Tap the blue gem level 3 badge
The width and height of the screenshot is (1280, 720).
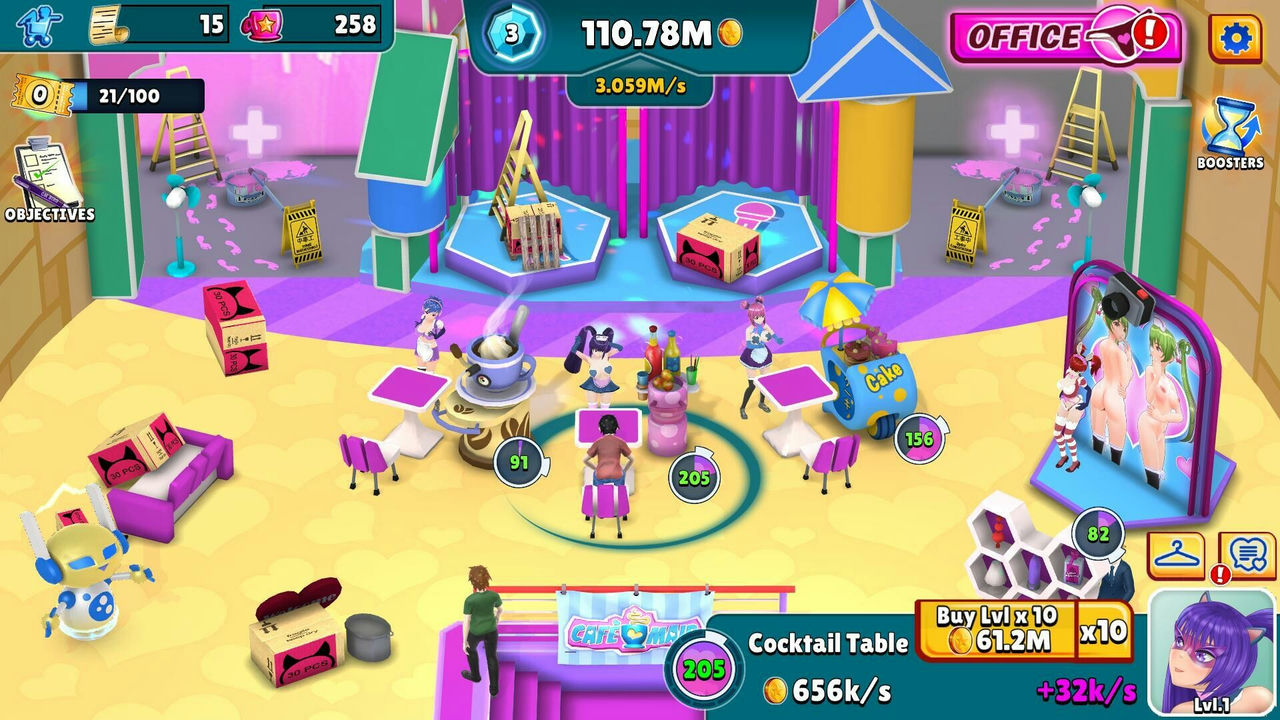(512, 35)
